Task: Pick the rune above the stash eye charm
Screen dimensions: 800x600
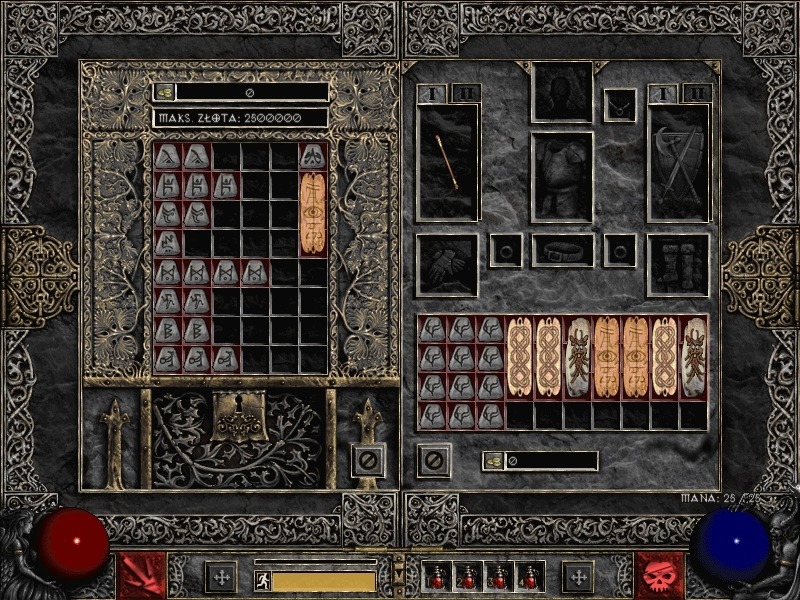Action: [x=313, y=155]
